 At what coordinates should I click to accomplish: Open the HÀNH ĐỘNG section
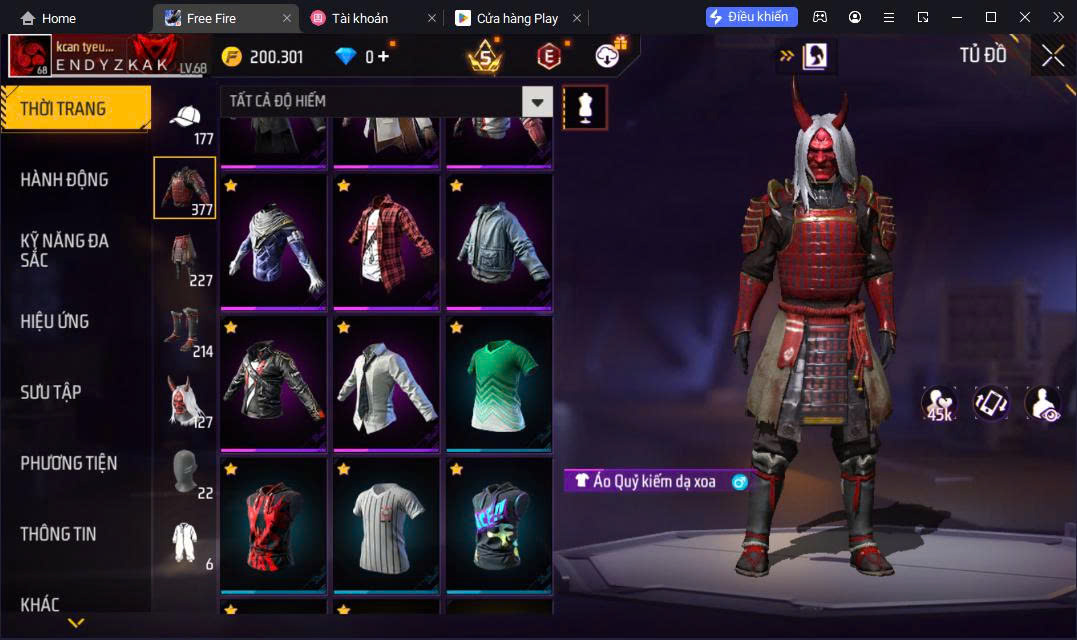(x=64, y=180)
